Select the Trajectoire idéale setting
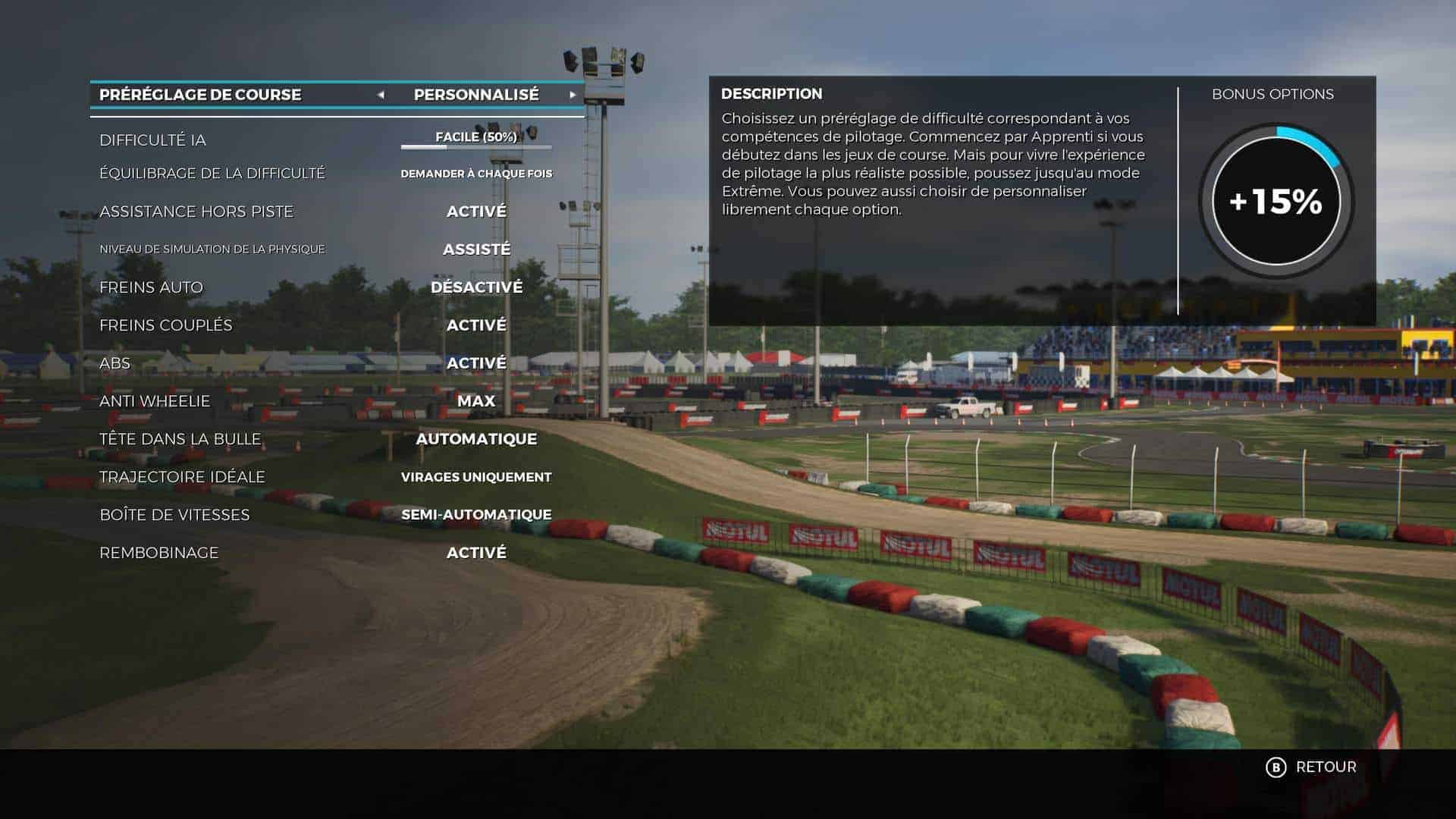1456x819 pixels. pos(476,477)
